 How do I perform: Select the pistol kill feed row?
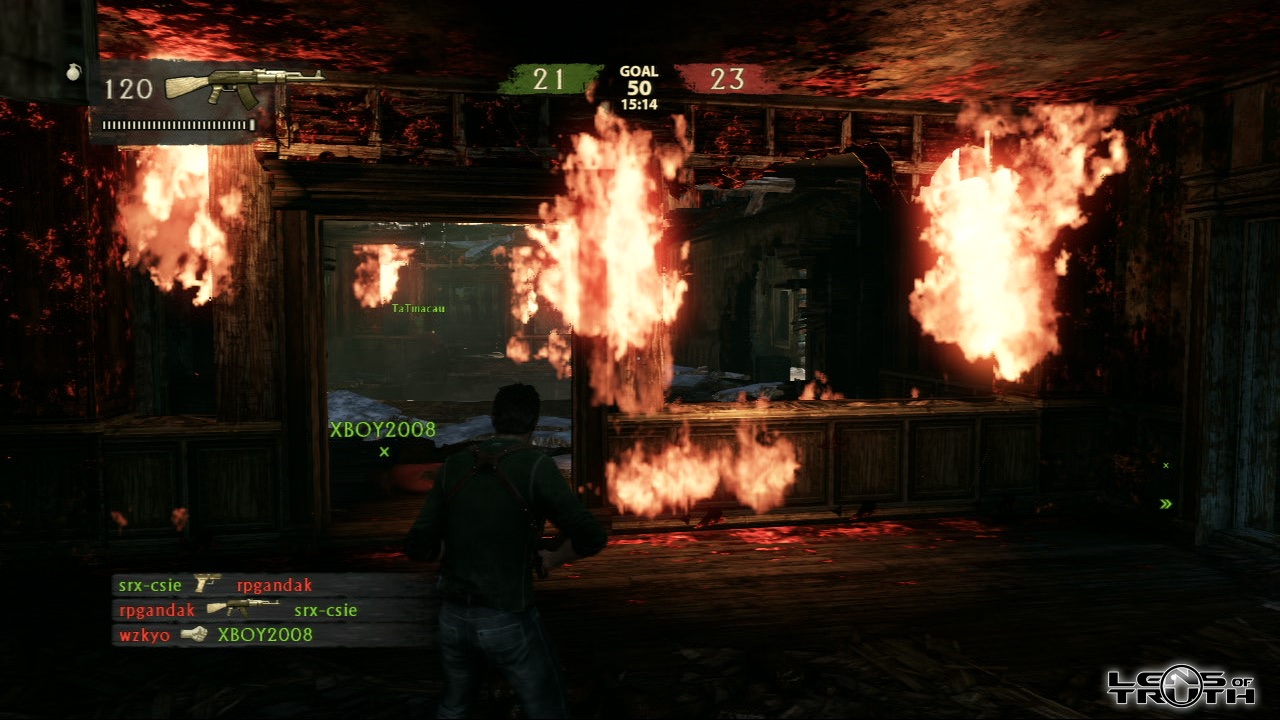point(270,585)
